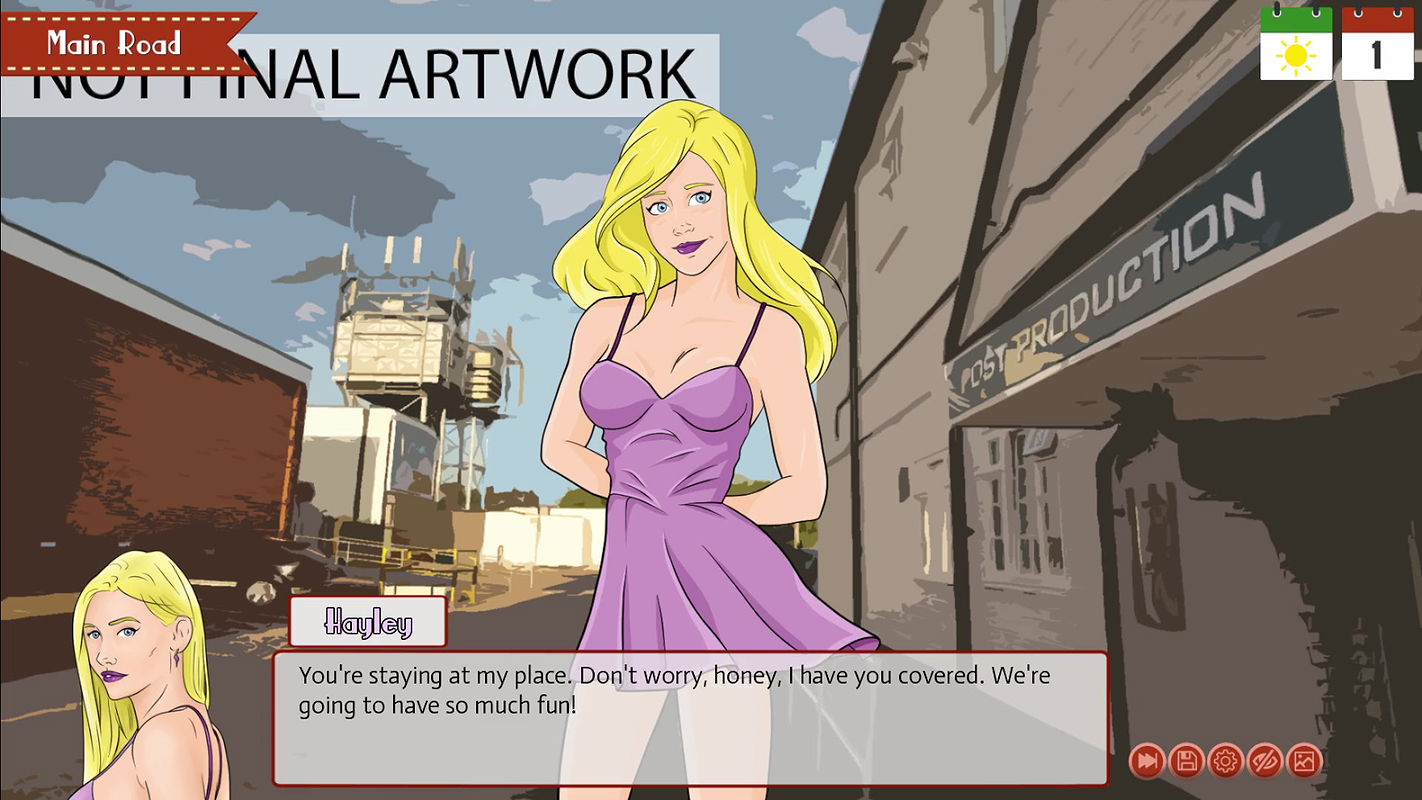Open settings with the gear icon
Screen dimensions: 1422x800
1225,762
